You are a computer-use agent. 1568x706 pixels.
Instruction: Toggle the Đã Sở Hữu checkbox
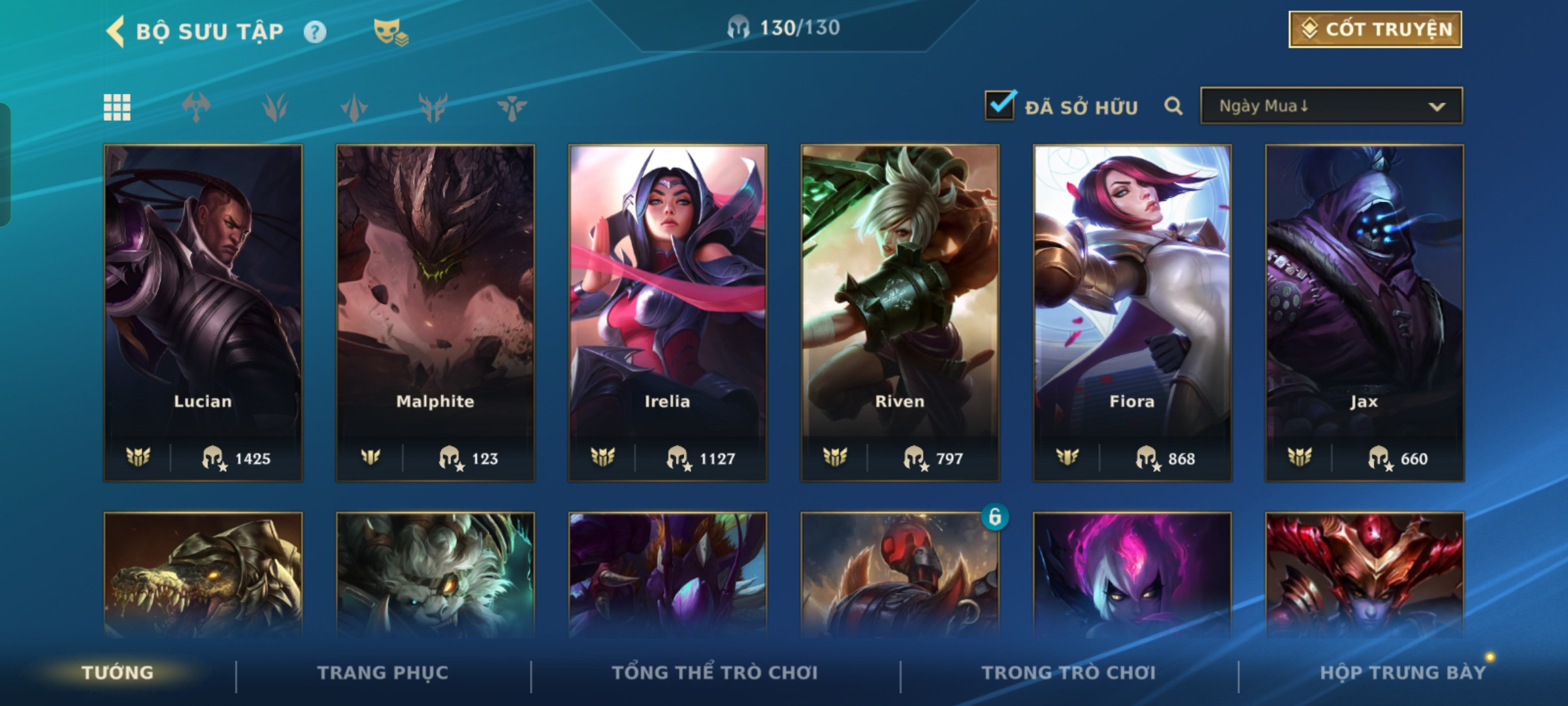click(1000, 106)
